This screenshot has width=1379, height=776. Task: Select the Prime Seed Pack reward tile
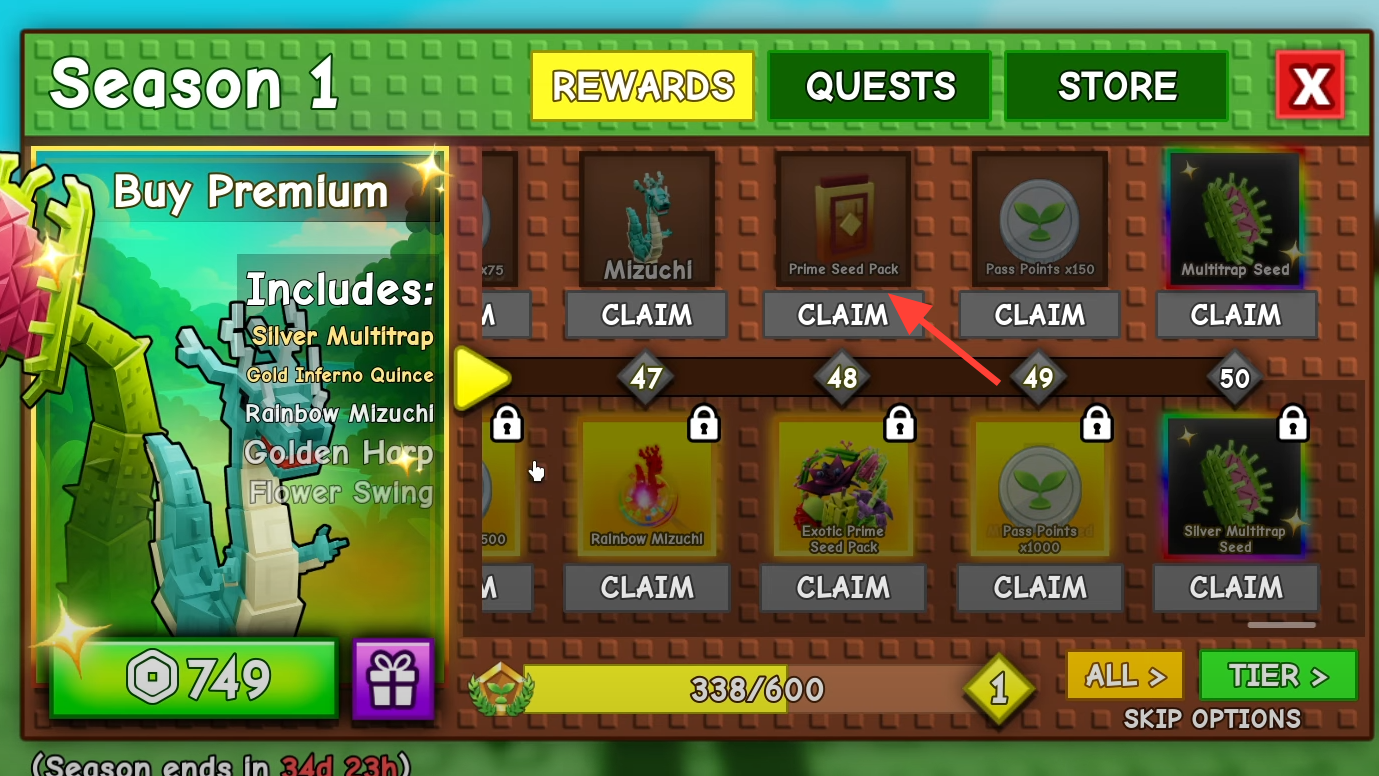[x=843, y=219]
